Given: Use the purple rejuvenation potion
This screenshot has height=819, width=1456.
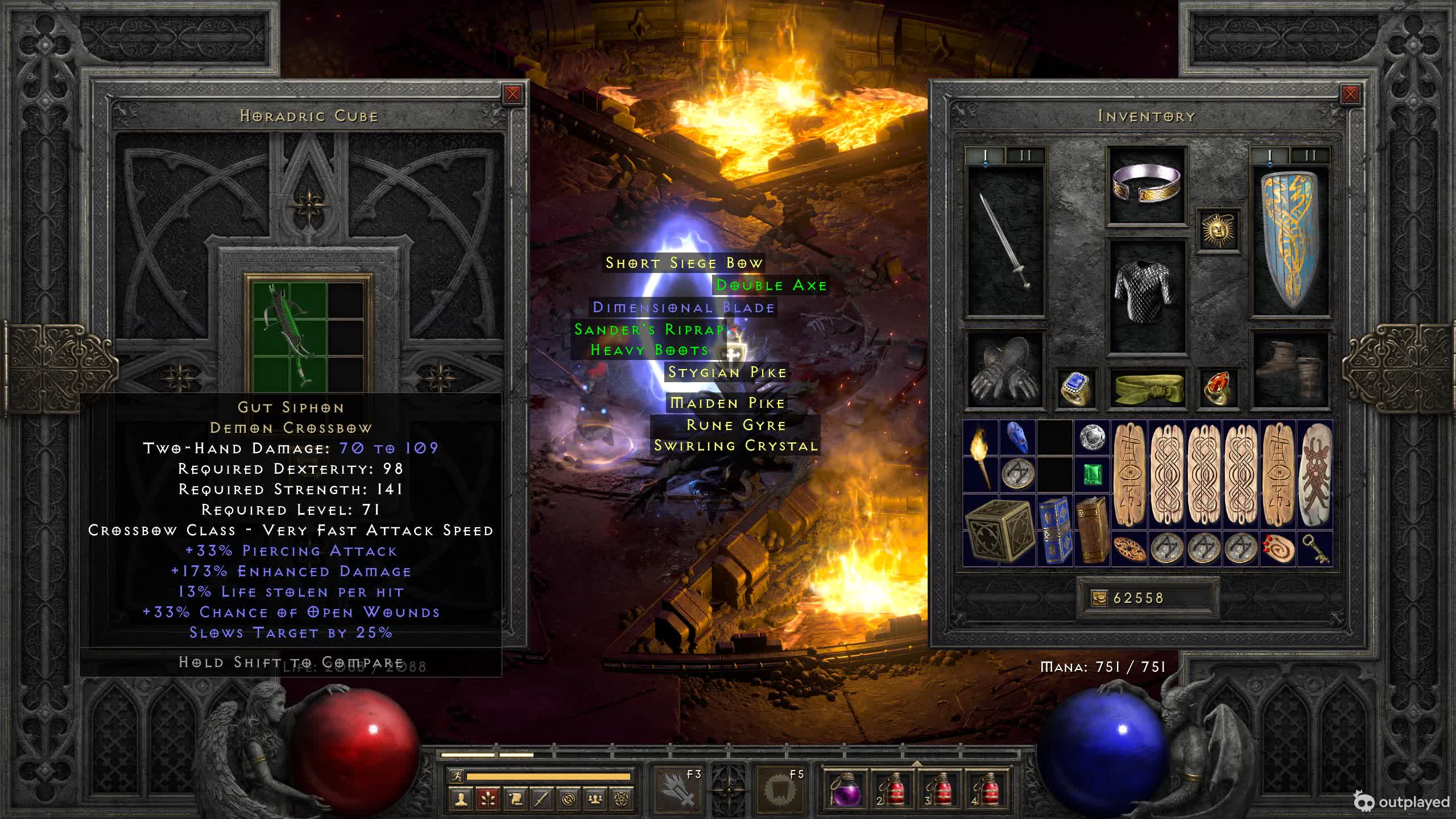Looking at the screenshot, I should (846, 789).
